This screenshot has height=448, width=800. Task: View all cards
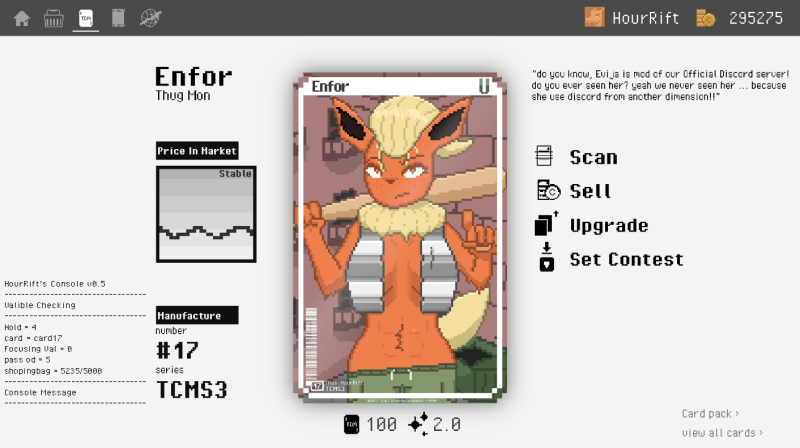point(721,433)
